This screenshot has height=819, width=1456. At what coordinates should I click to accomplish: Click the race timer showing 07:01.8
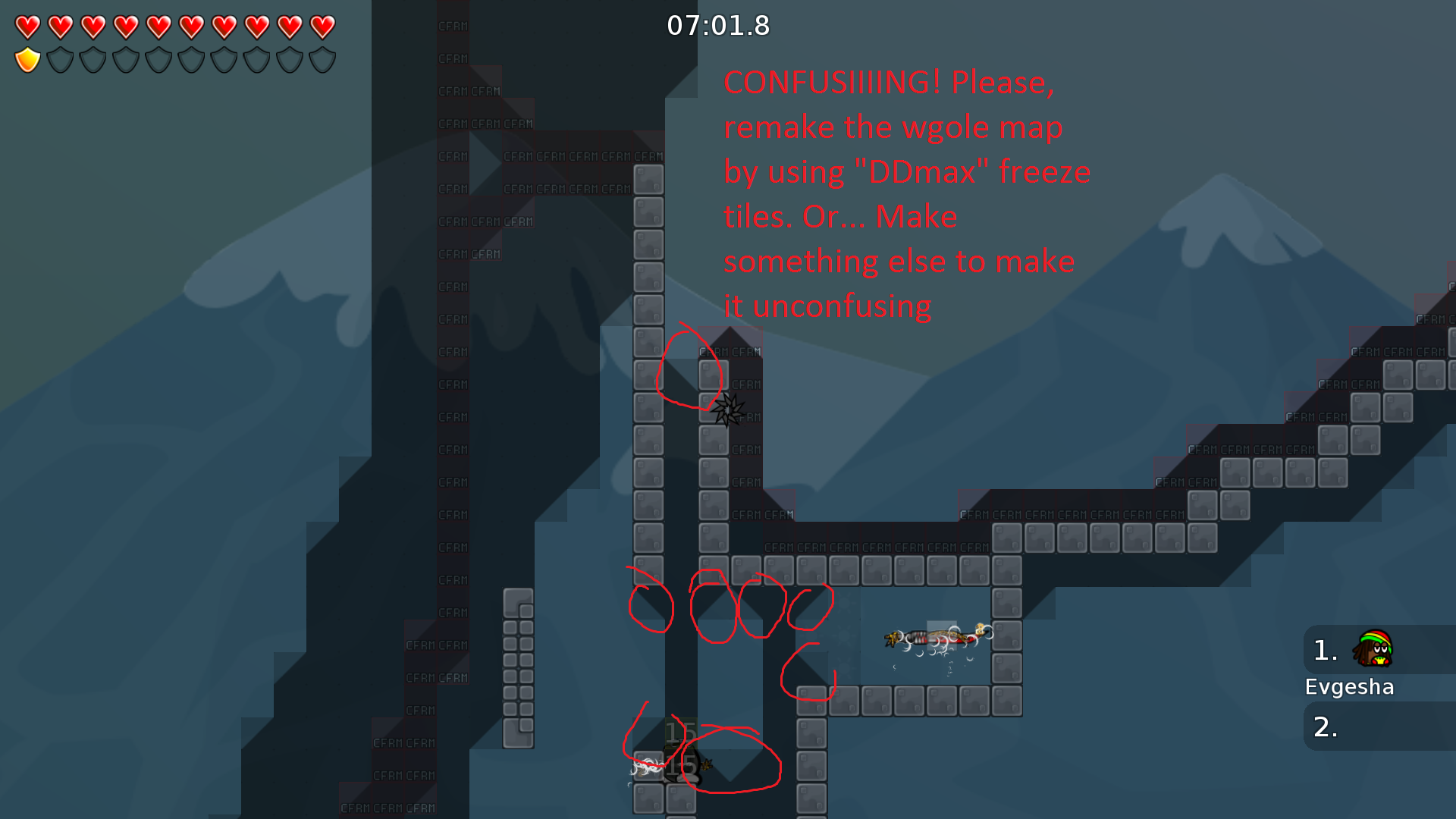[717, 25]
